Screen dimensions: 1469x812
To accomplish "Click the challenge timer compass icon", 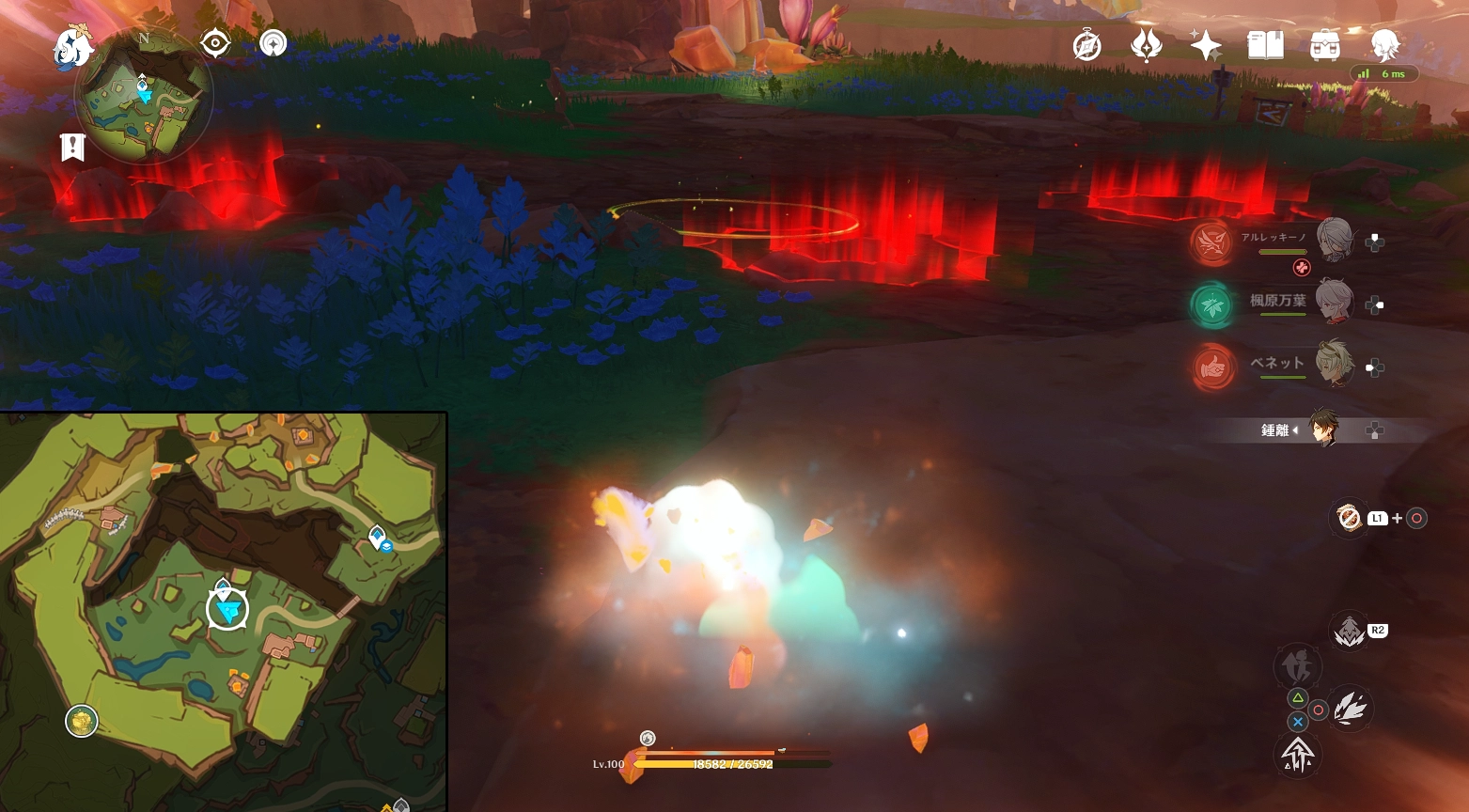I will coord(1086,44).
